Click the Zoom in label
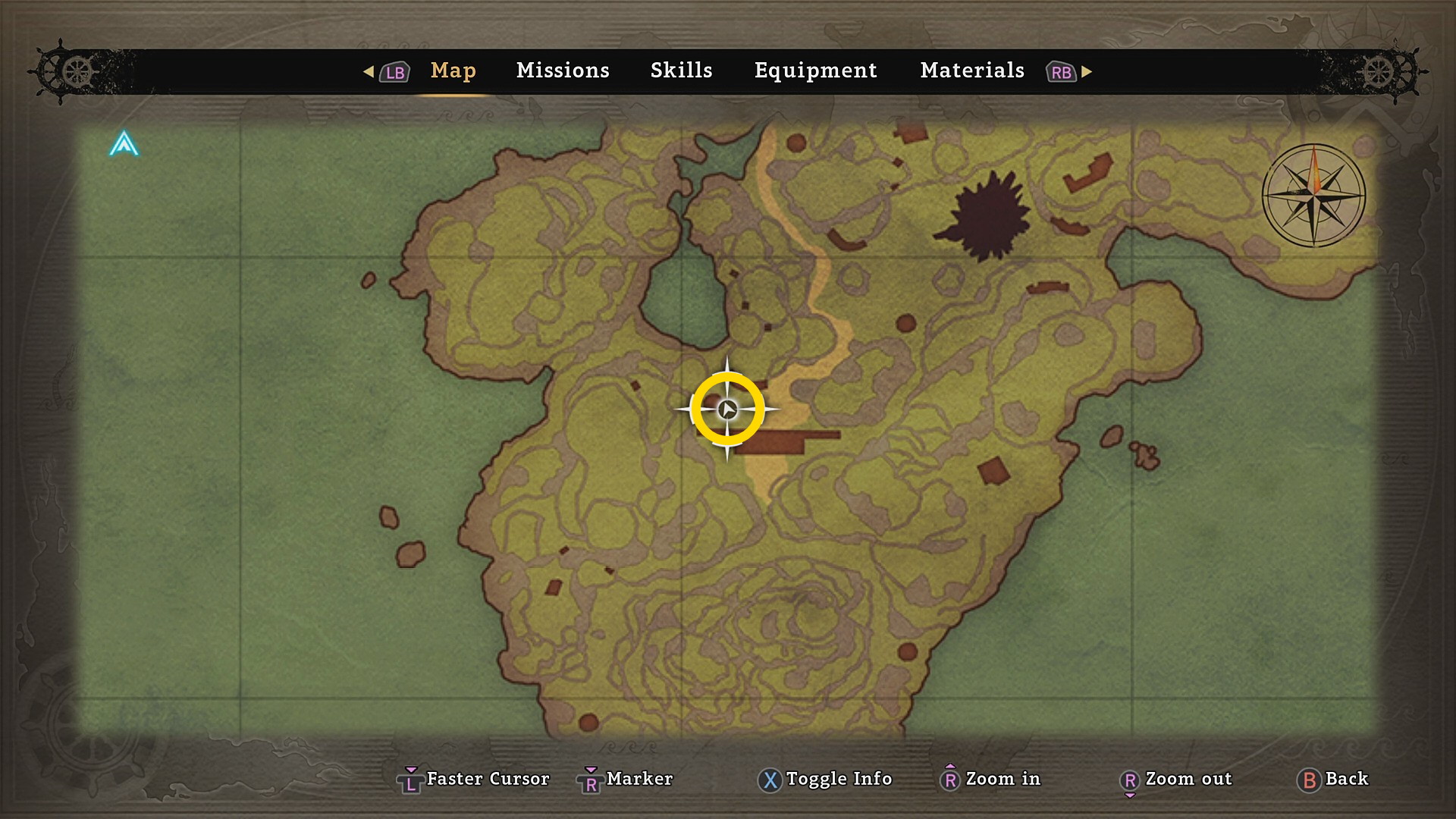Image resolution: width=1456 pixels, height=819 pixels. [1003, 779]
